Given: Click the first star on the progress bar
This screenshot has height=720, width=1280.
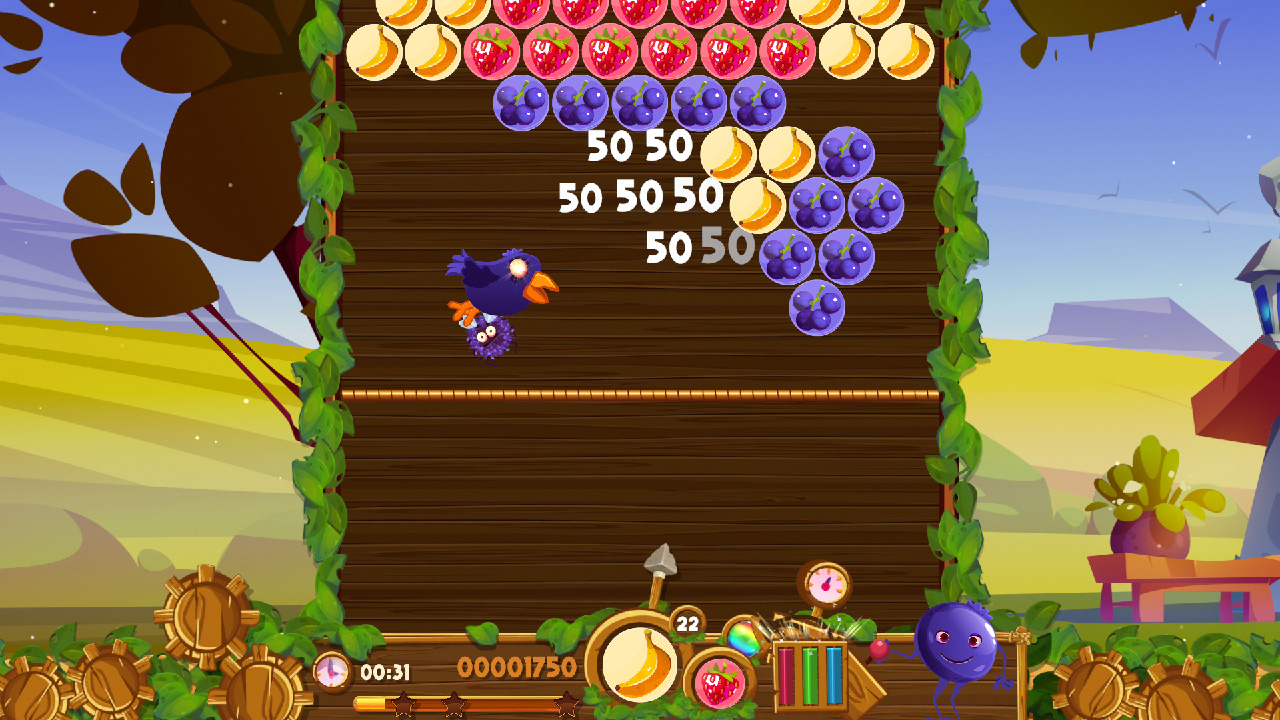Looking at the screenshot, I should tap(402, 705).
